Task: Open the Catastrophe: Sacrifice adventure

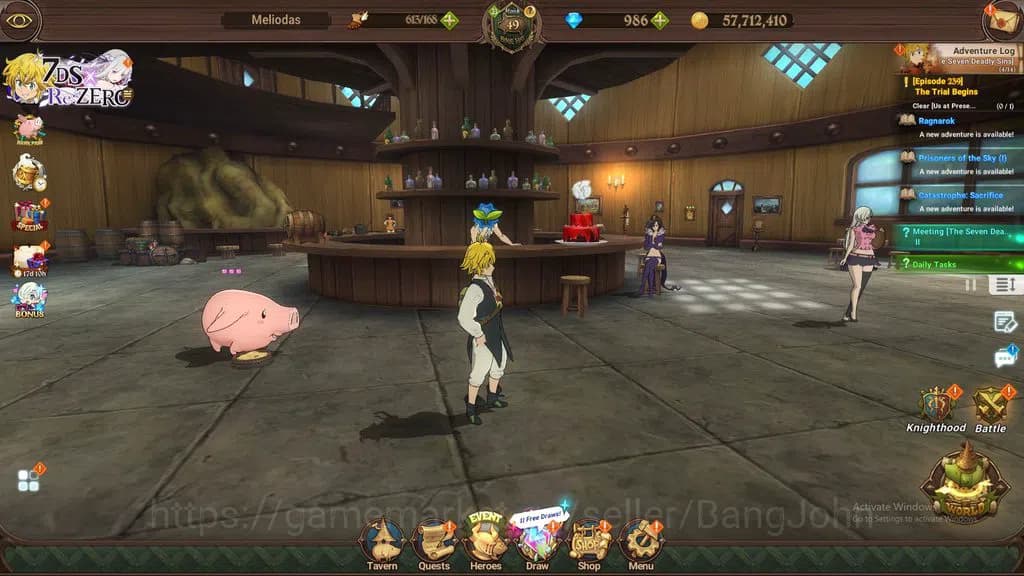Action: [x=958, y=201]
